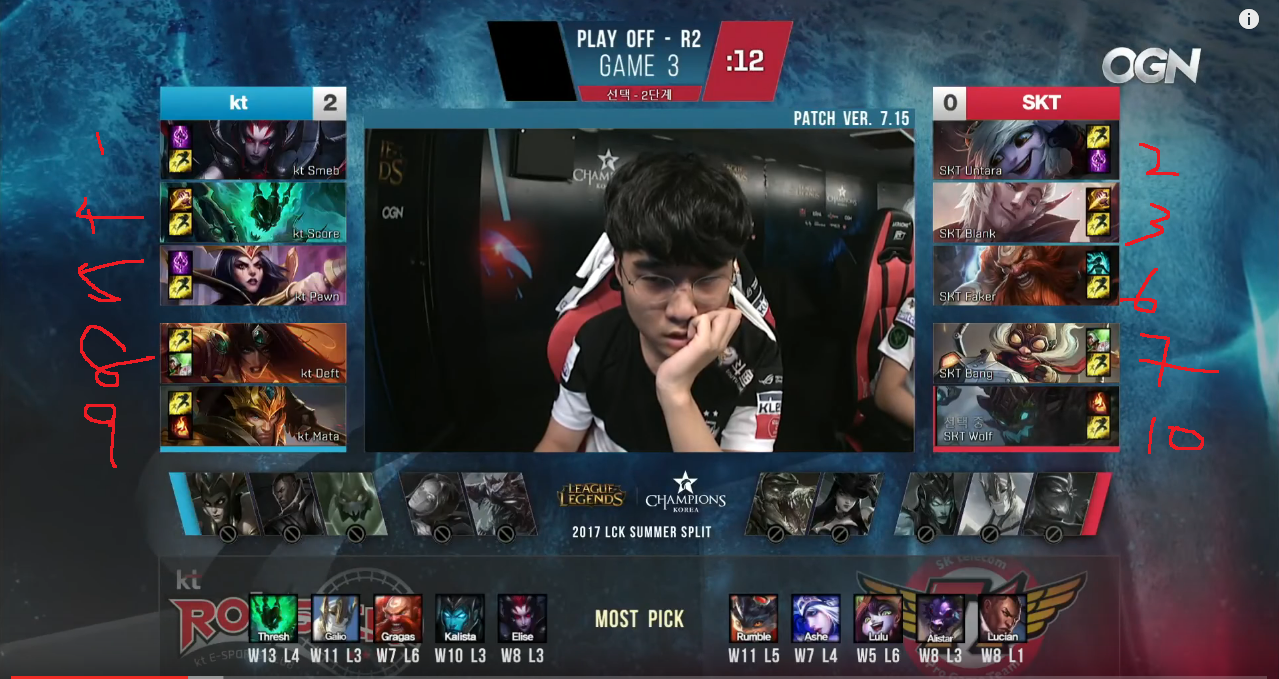The width and height of the screenshot is (1279, 679).
Task: Select the SKT Untara pick row
Action: pyautogui.click(x=1026, y=150)
